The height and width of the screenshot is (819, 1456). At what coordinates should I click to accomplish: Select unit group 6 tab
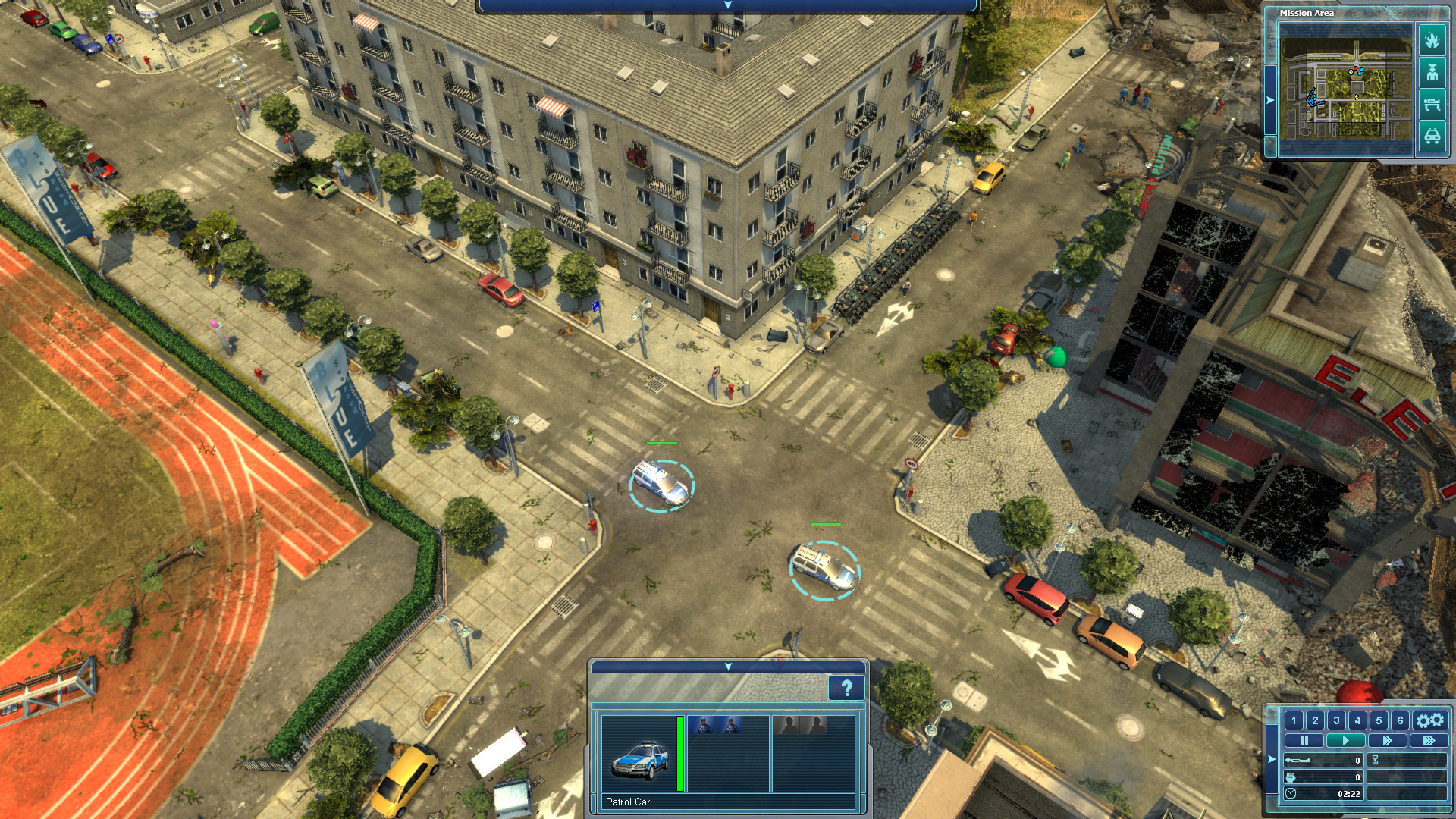1400,721
